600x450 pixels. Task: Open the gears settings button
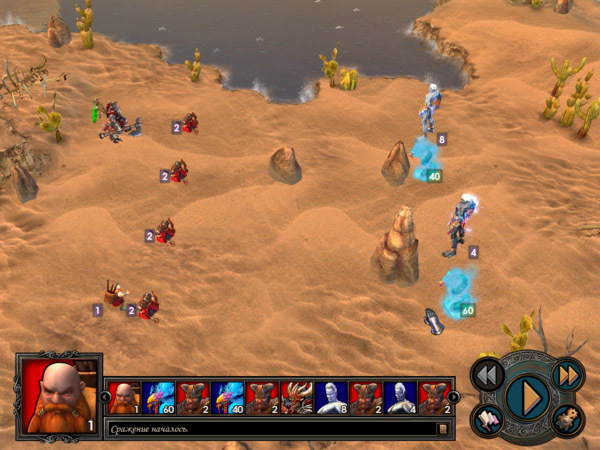point(567,420)
